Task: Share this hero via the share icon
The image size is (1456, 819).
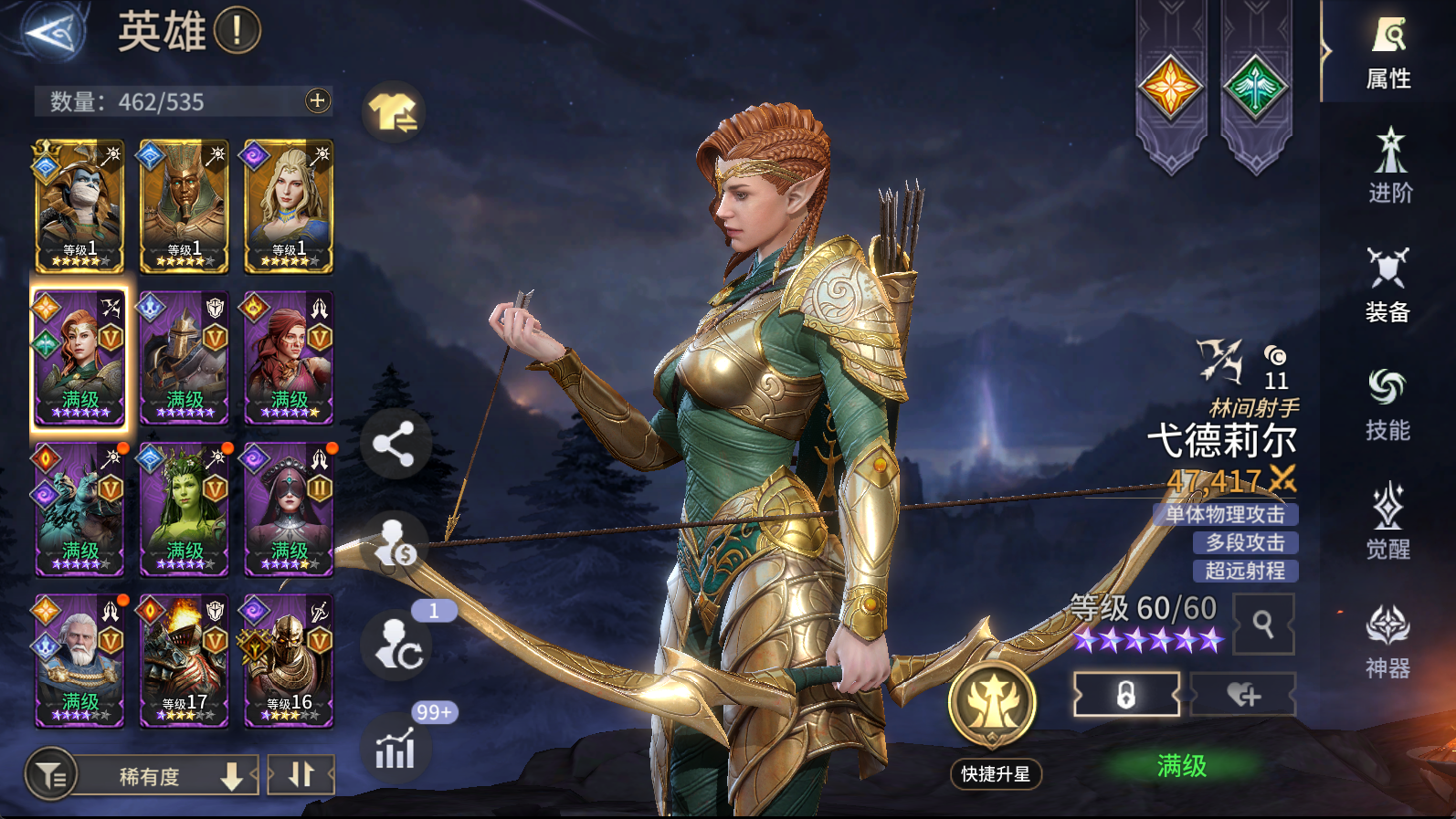Action: (x=394, y=445)
